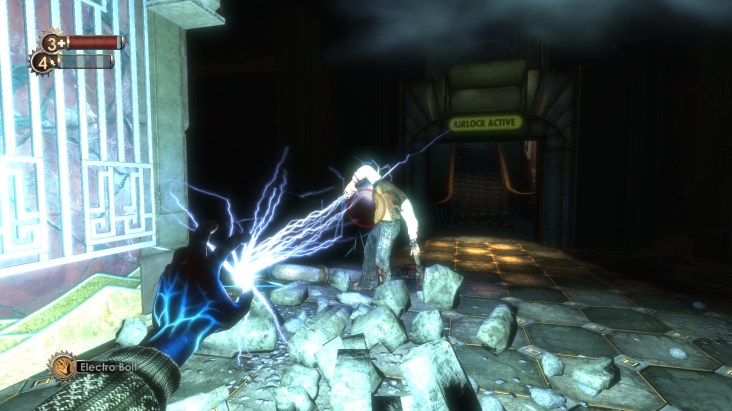Use the first aid kit counter badge
Image resolution: width=732 pixels, height=411 pixels.
(x=51, y=42)
